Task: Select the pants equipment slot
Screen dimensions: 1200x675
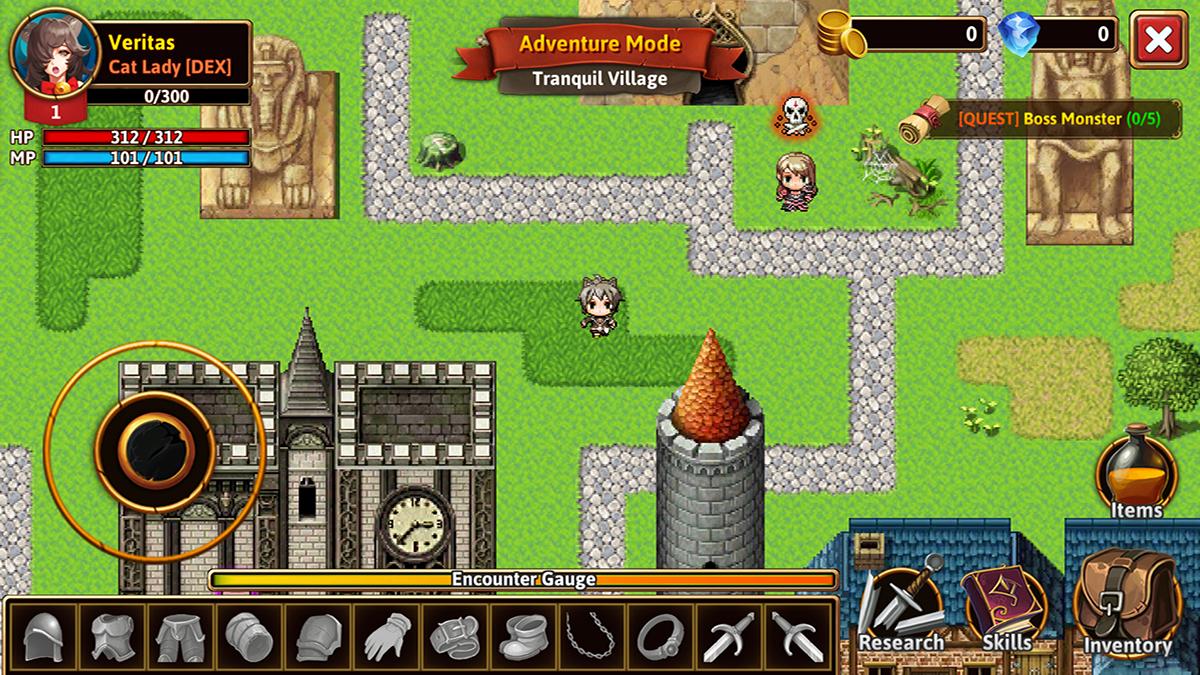Action: click(180, 635)
